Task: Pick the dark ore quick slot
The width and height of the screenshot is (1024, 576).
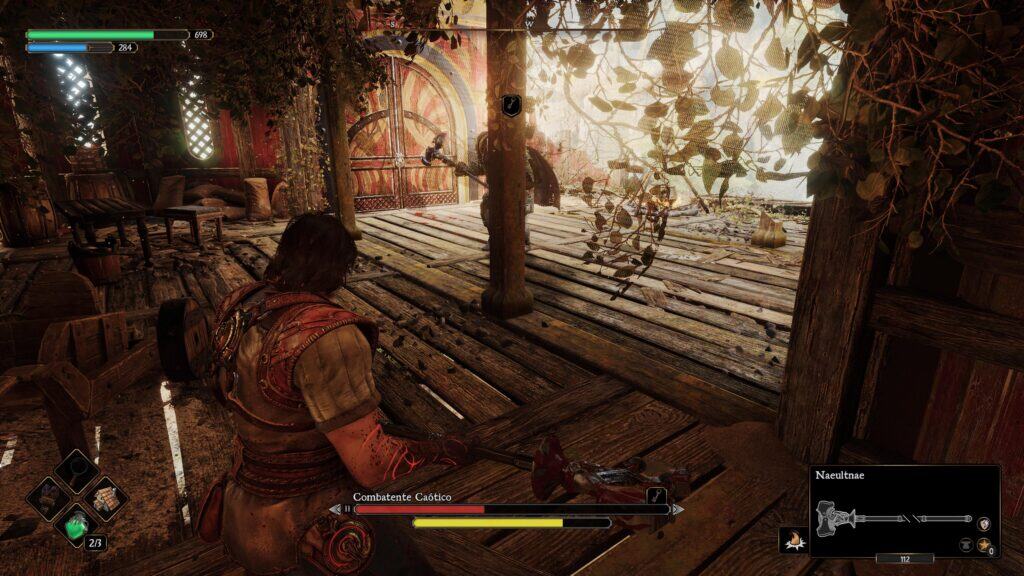Action: point(49,497)
